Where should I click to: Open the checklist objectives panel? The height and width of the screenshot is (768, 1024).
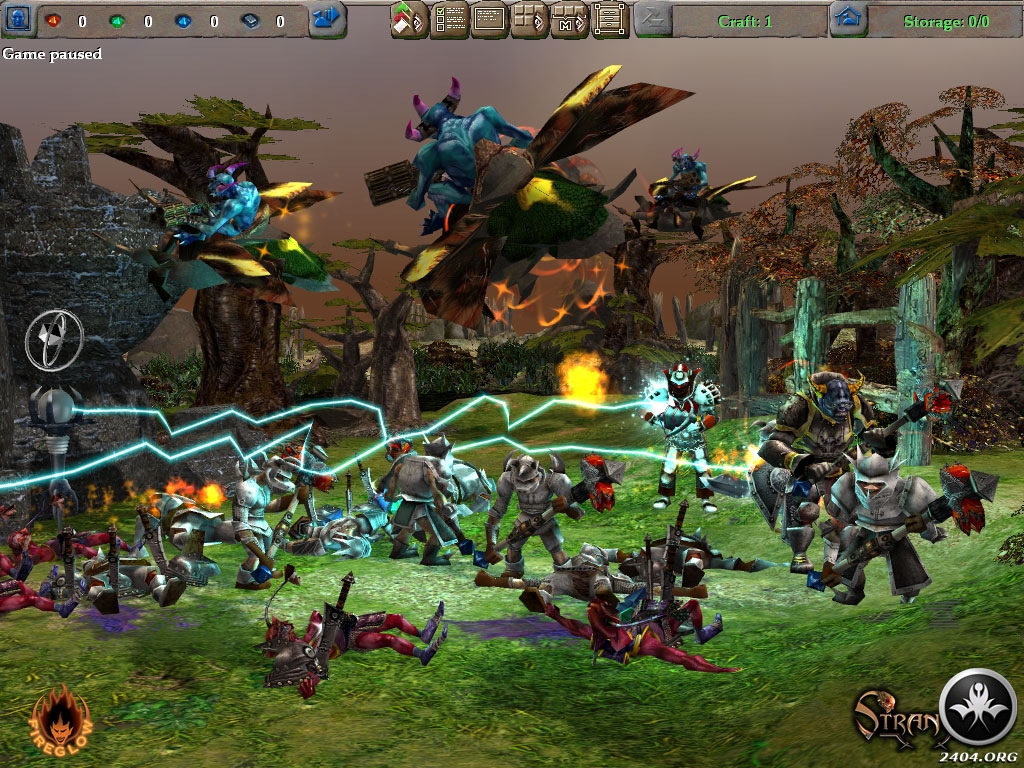click(x=449, y=19)
